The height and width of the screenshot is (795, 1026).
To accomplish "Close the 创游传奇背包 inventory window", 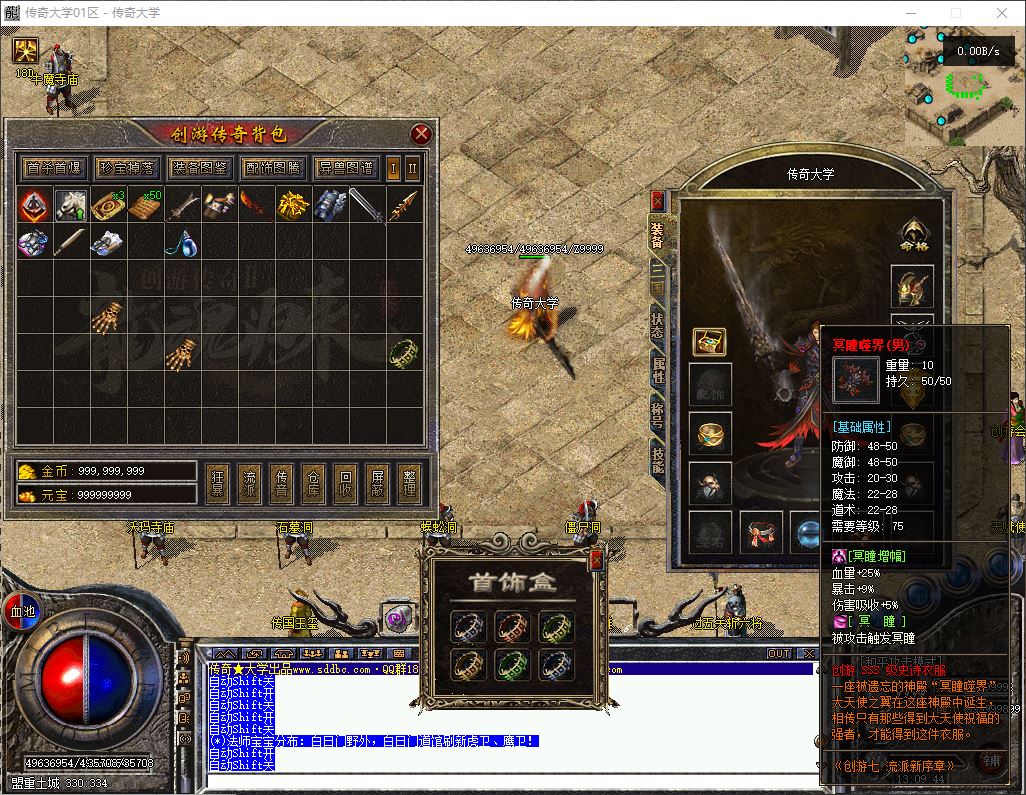I will 421,134.
